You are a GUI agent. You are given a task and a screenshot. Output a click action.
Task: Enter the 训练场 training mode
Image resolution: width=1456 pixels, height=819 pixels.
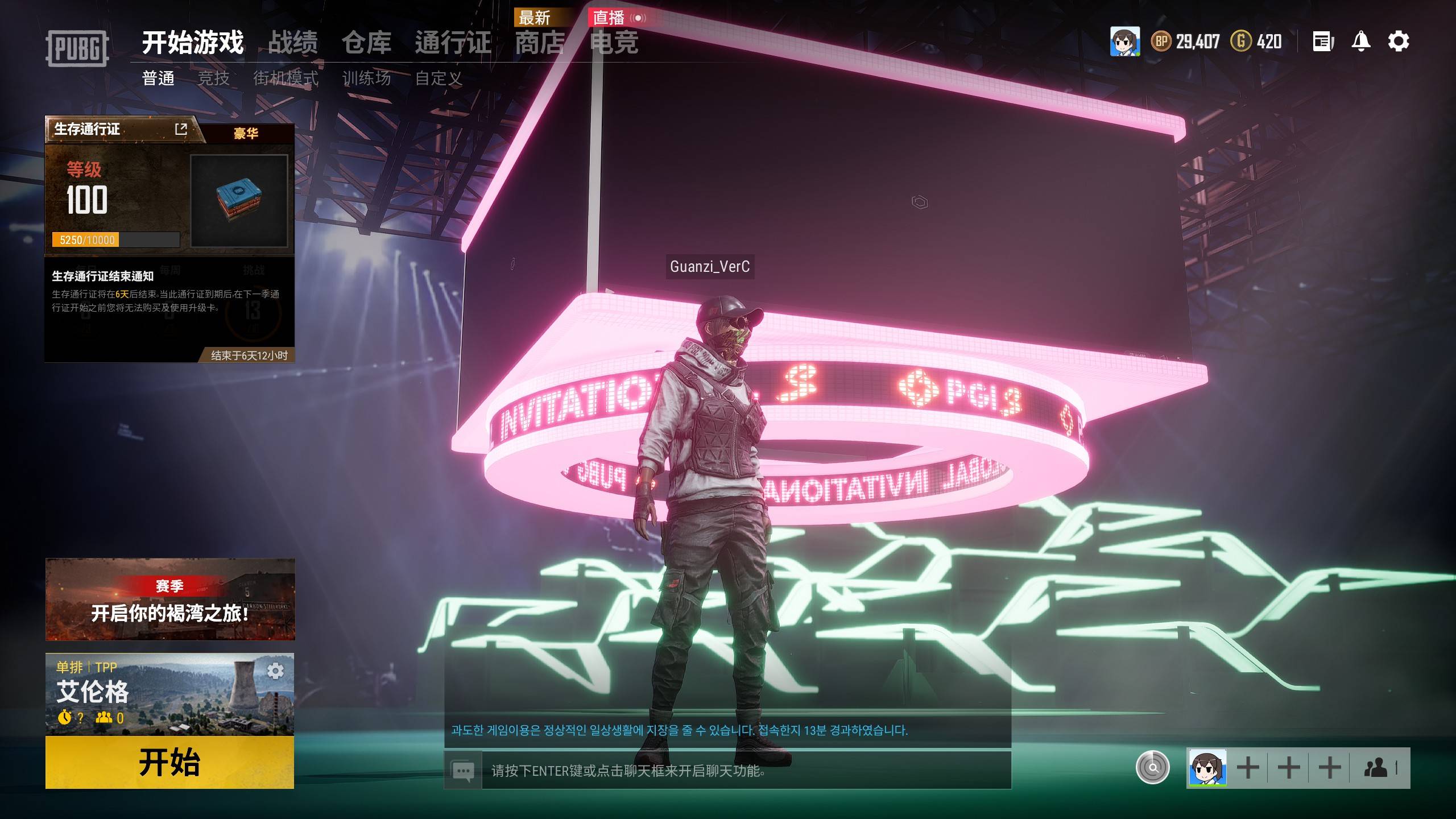pyautogui.click(x=366, y=78)
